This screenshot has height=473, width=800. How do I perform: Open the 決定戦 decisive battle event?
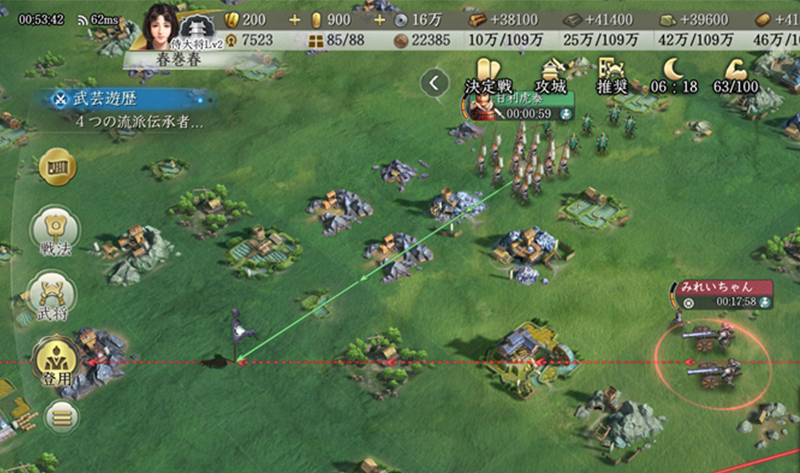pos(487,74)
